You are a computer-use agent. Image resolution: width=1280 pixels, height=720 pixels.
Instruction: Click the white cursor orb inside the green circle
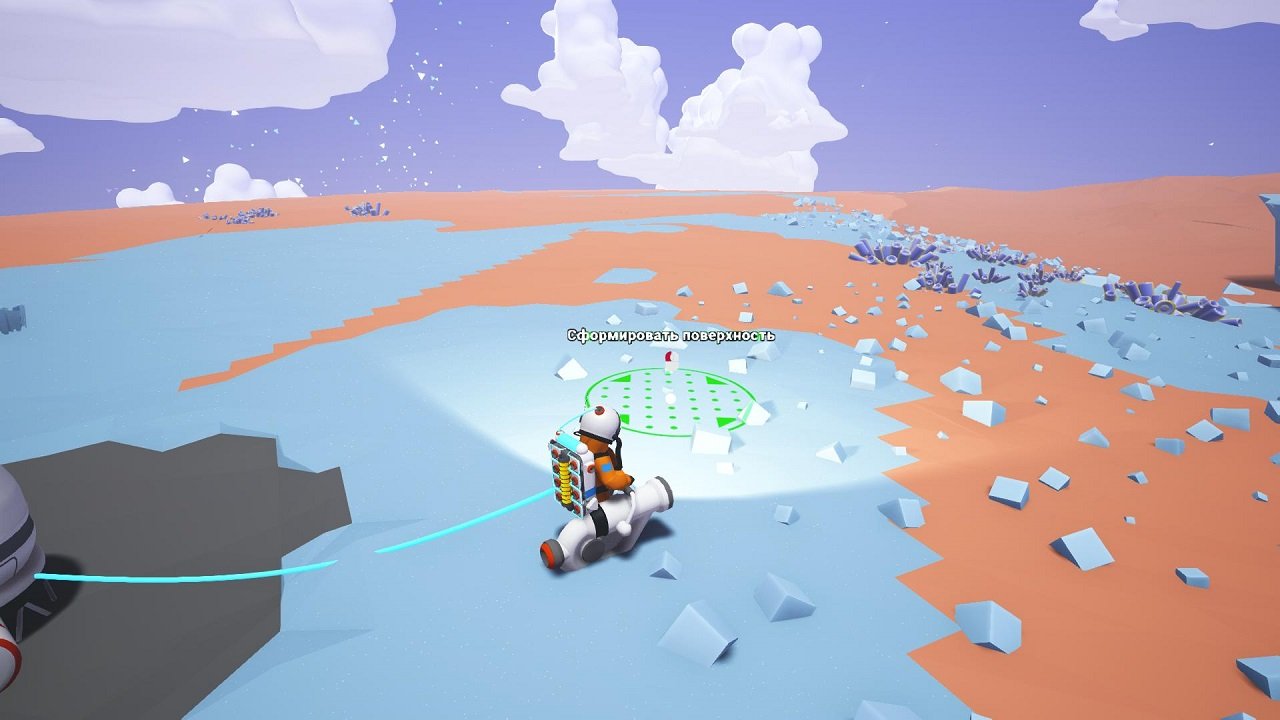click(670, 397)
